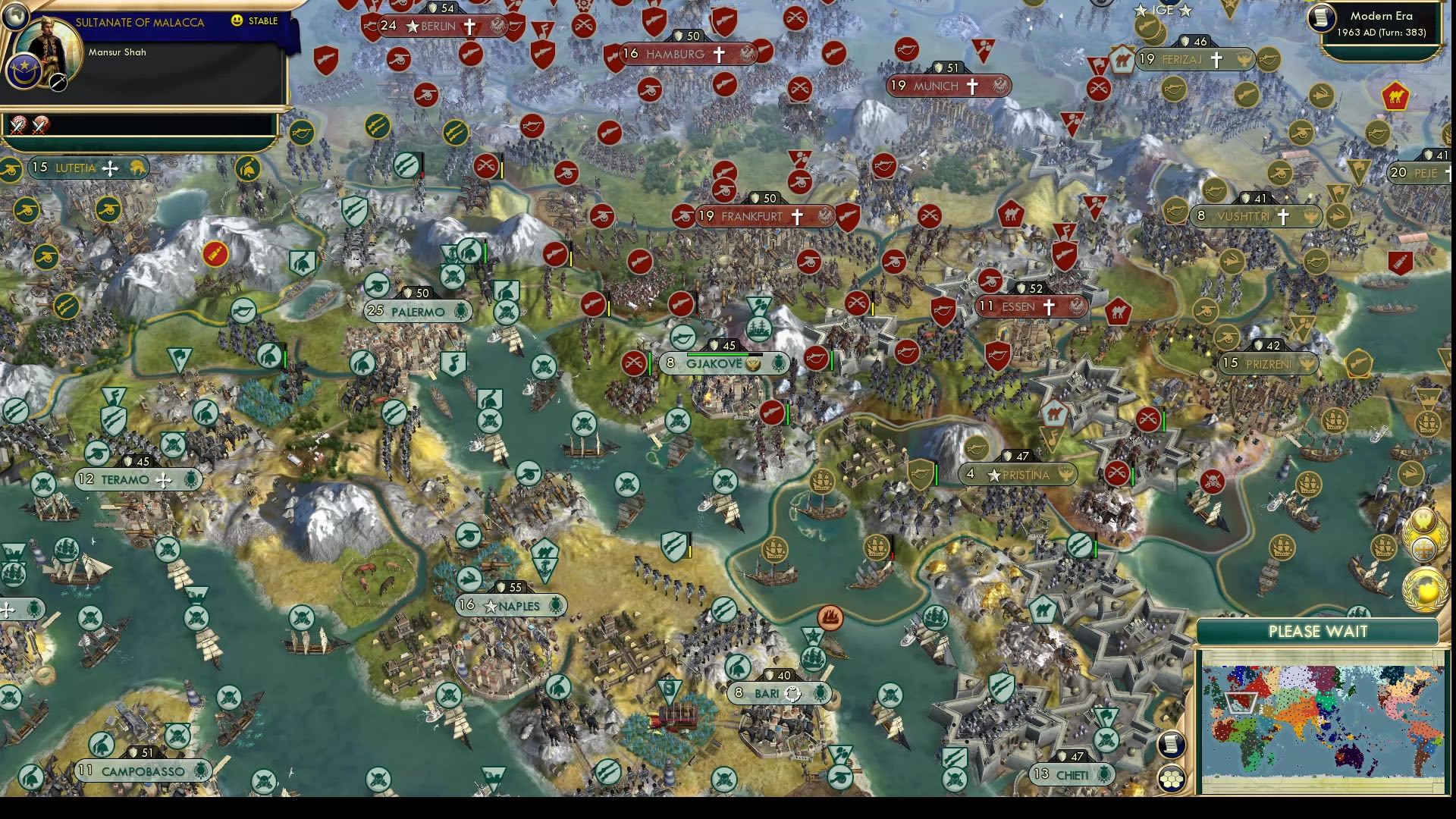Select the Palermo city banner
Image resolution: width=1456 pixels, height=819 pixels.
tap(416, 310)
